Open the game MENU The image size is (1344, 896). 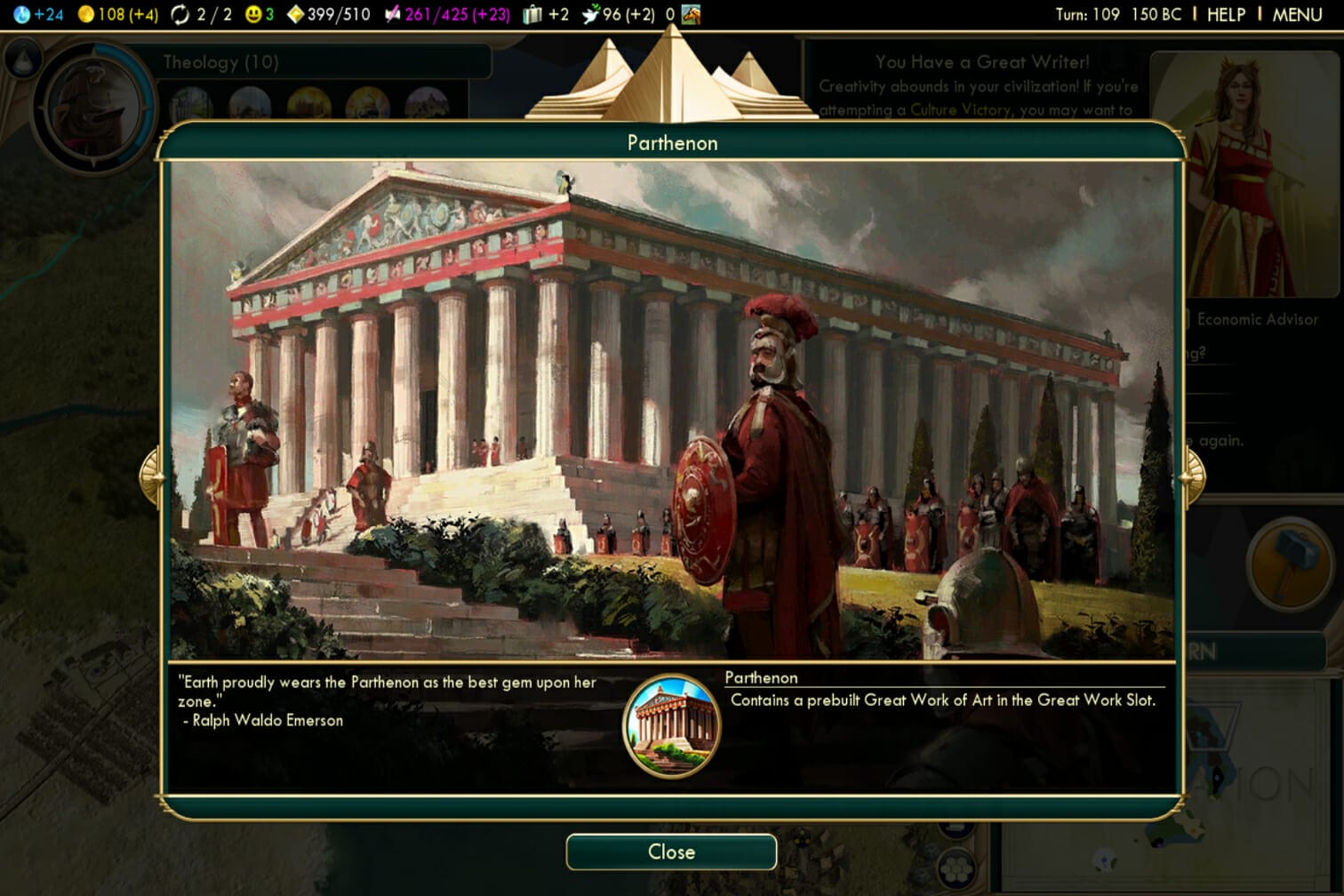click(x=1297, y=14)
